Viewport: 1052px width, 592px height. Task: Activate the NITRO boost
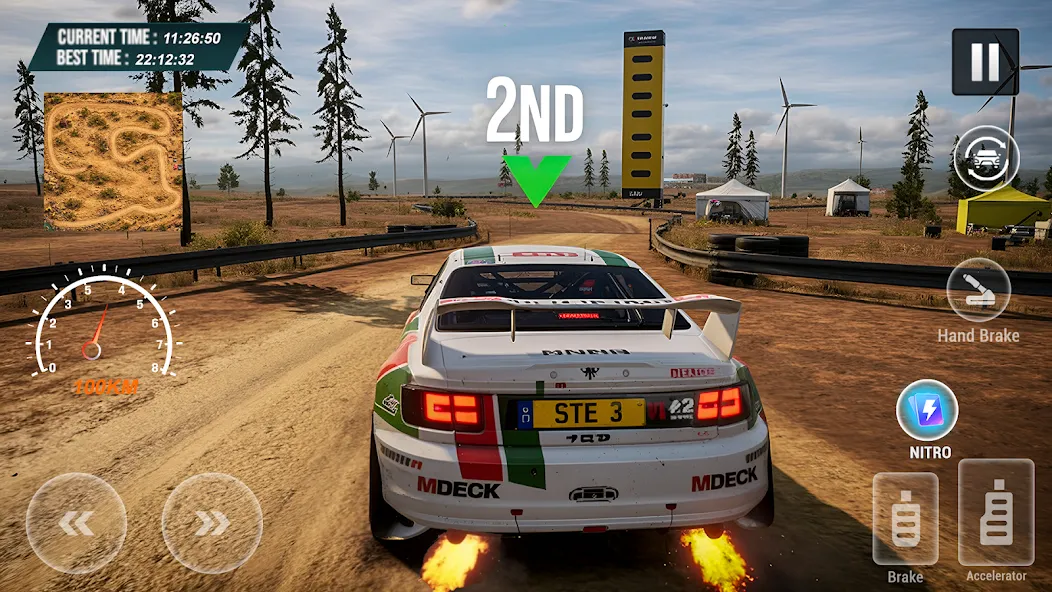pos(927,410)
